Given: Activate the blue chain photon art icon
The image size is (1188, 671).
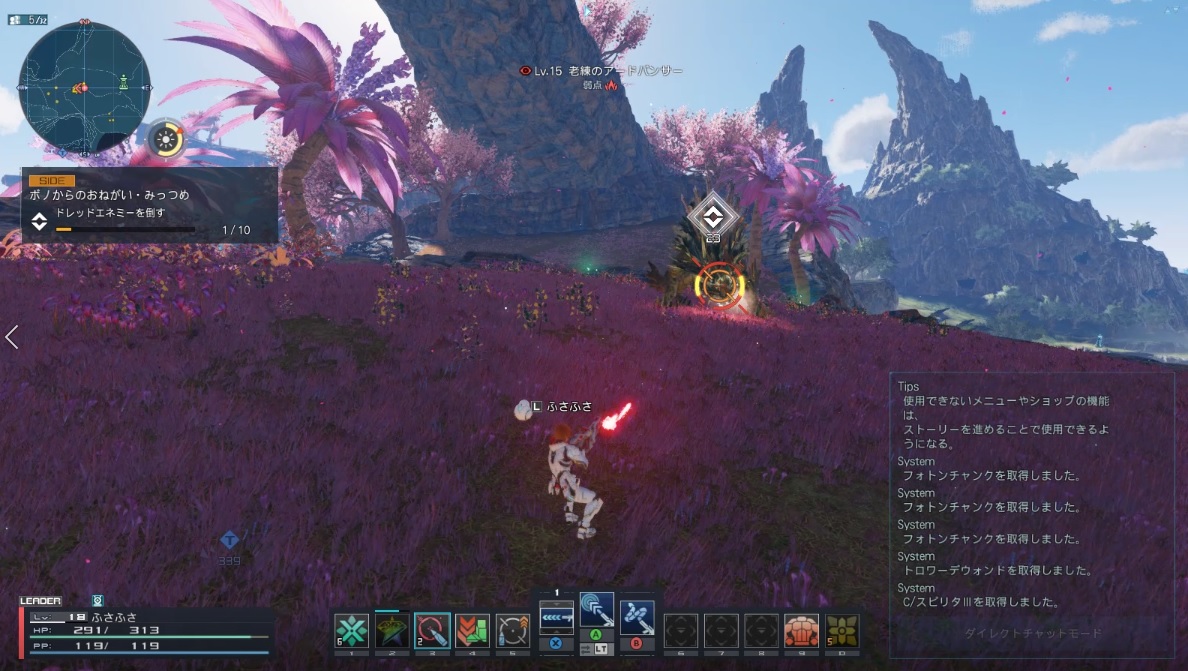Looking at the screenshot, I should tap(636, 617).
